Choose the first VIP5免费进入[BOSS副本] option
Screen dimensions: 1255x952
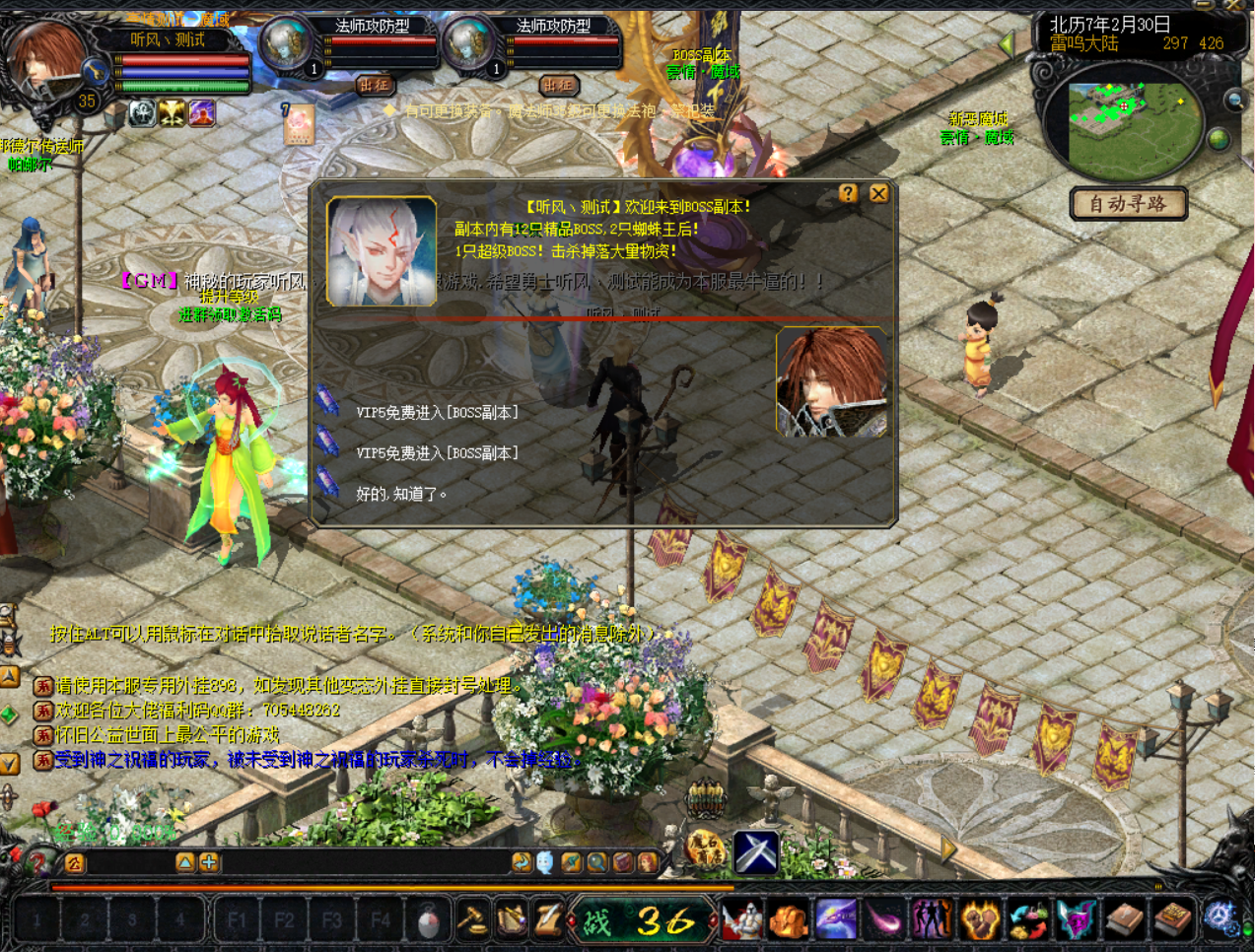(437, 413)
